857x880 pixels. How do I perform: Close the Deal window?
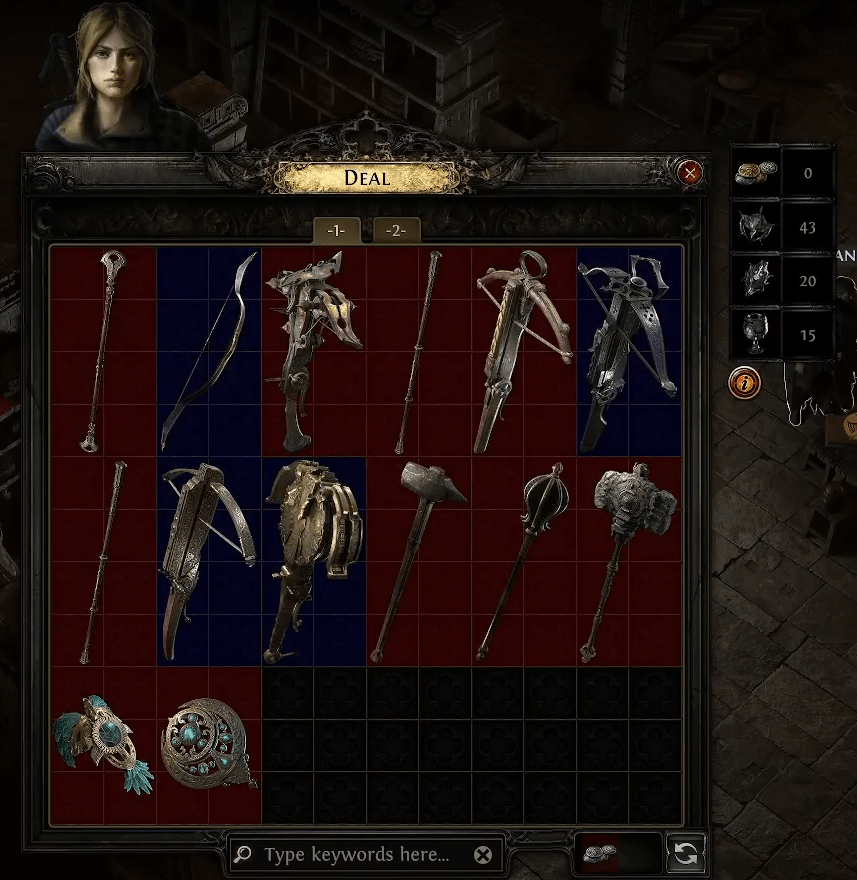coord(689,173)
